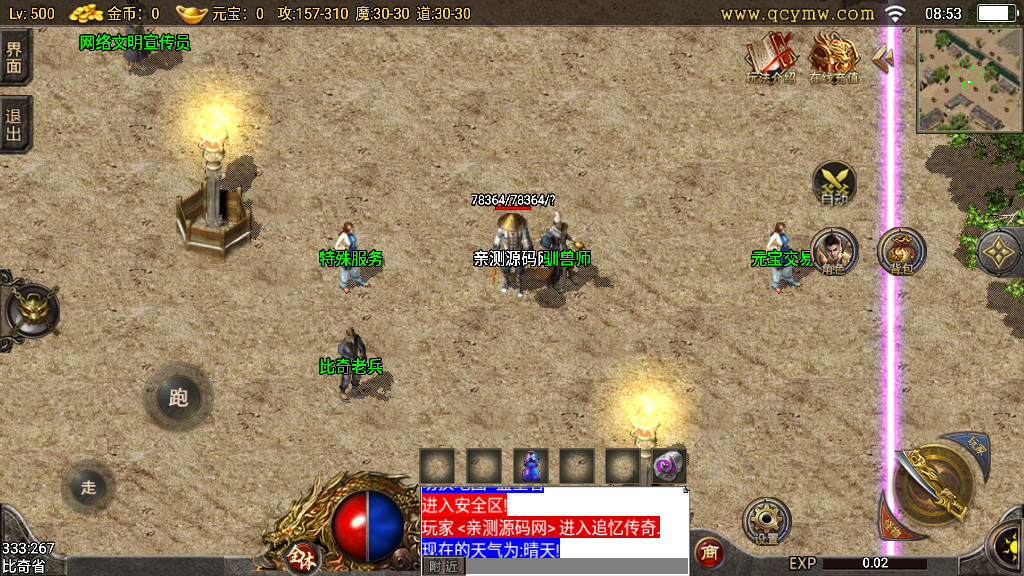Viewport: 1024px width, 576px height.
Task: Open the 玩法介绍 gameplay guide
Action: click(x=770, y=58)
